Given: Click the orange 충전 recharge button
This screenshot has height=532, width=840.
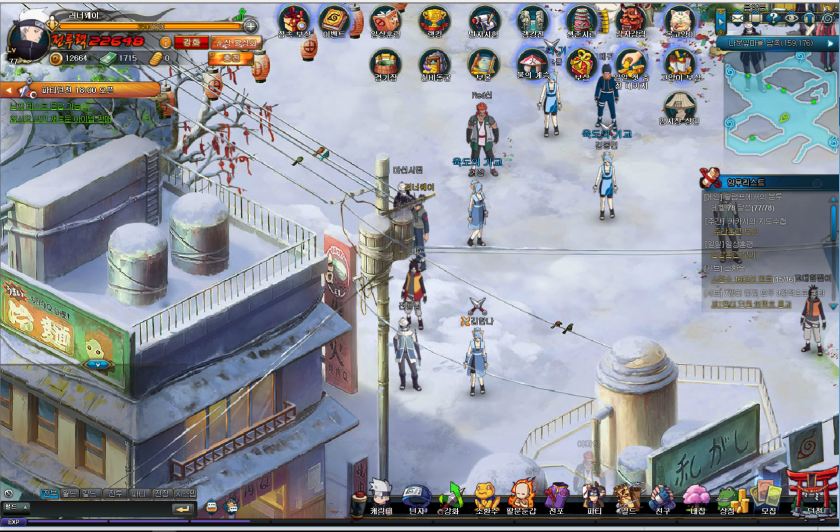Looking at the screenshot, I should 230,58.
